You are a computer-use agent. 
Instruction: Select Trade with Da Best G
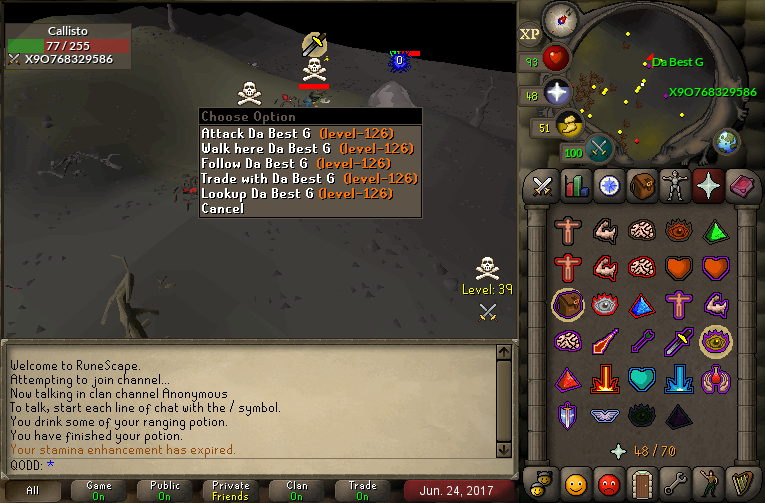(309, 178)
